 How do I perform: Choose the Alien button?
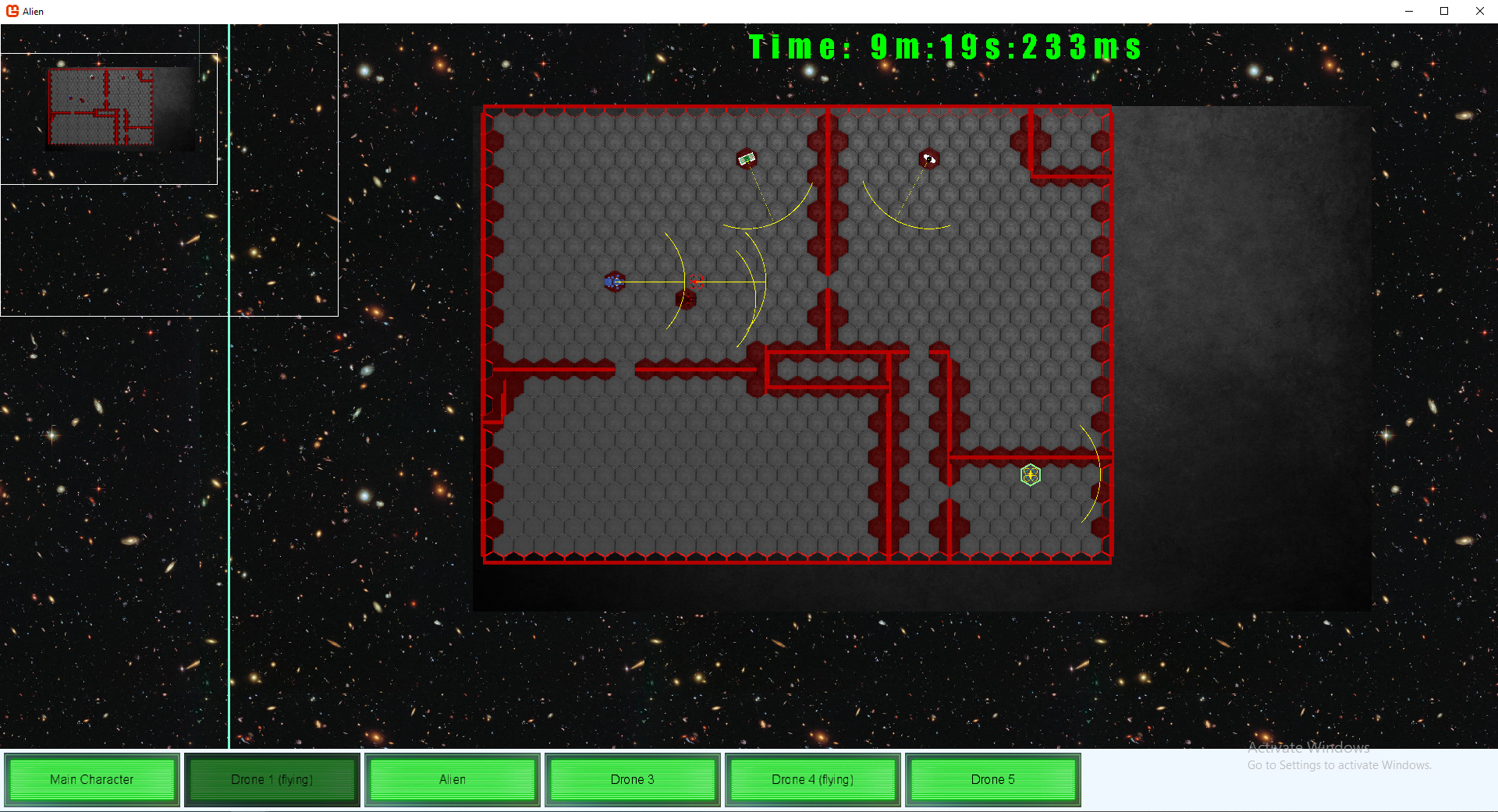(x=453, y=779)
